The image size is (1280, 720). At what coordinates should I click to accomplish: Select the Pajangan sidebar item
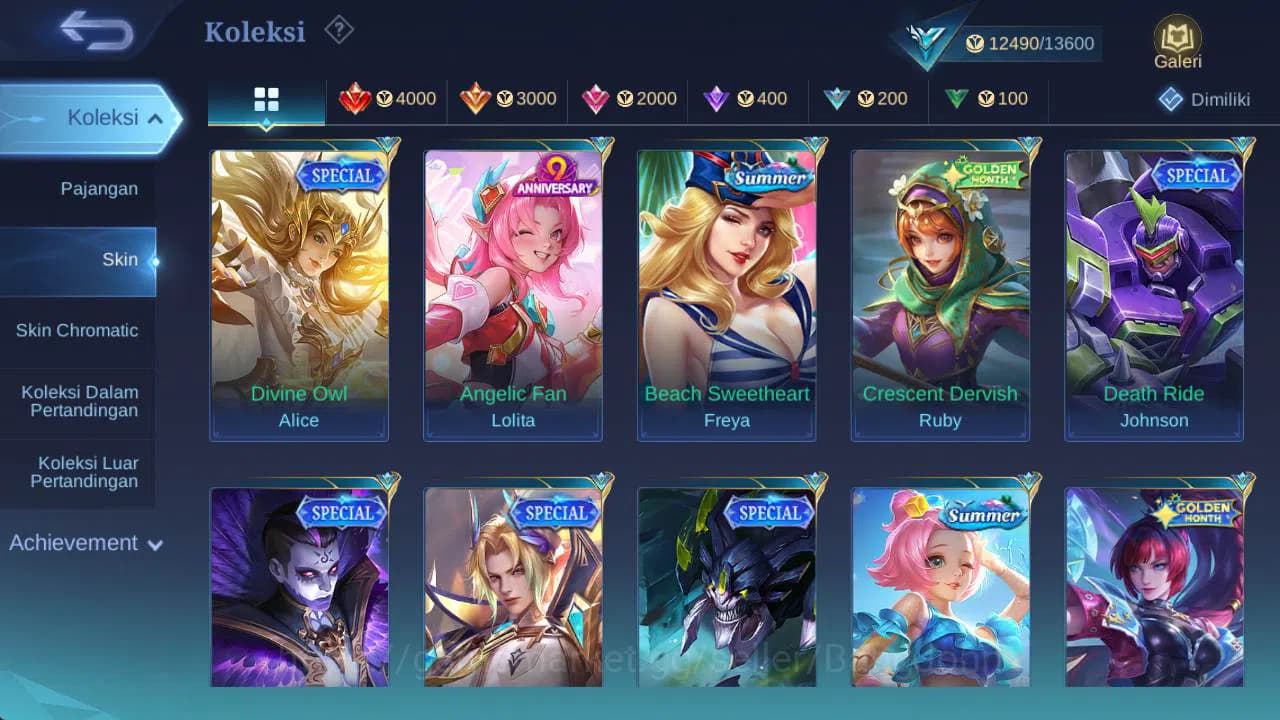pos(79,188)
